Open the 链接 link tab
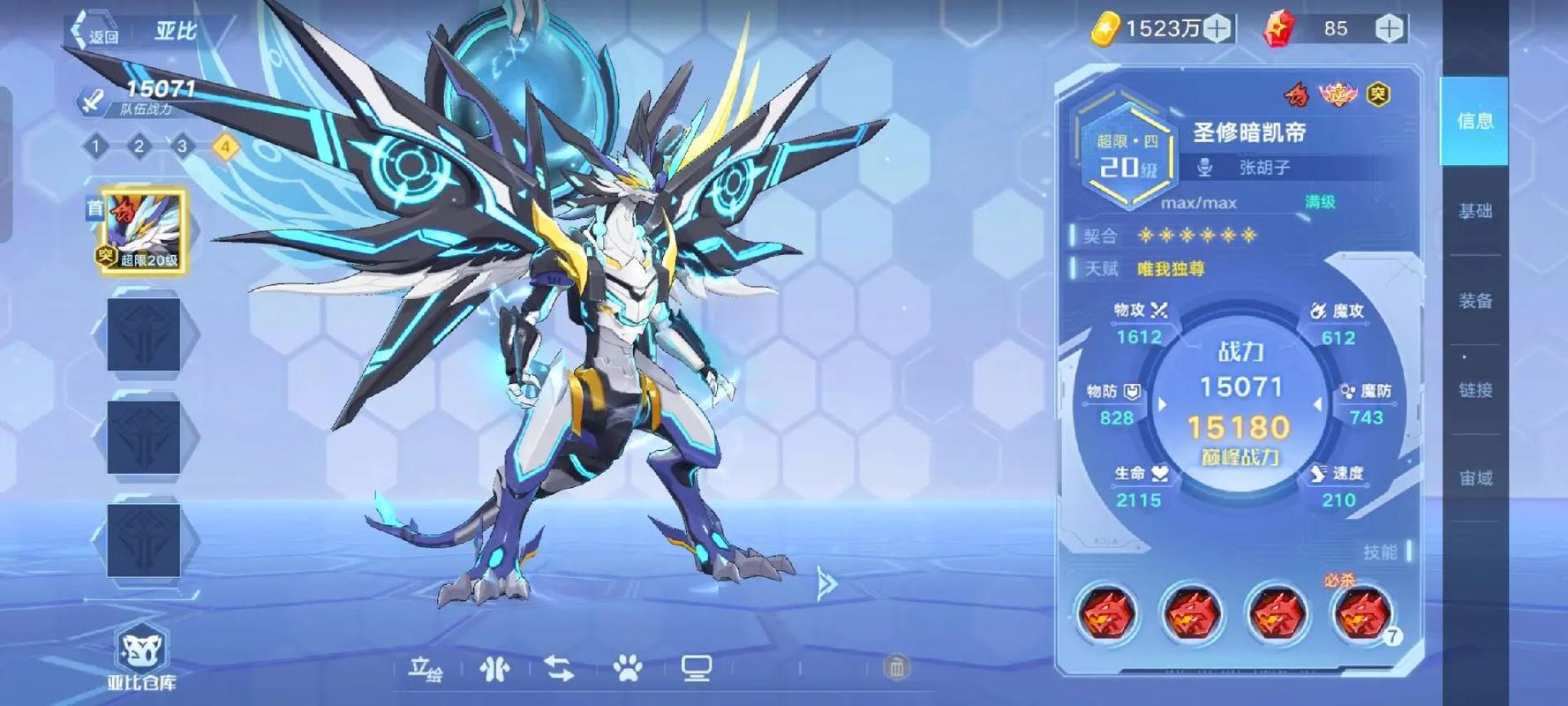Screen dimensions: 1568x706 point(1474,390)
